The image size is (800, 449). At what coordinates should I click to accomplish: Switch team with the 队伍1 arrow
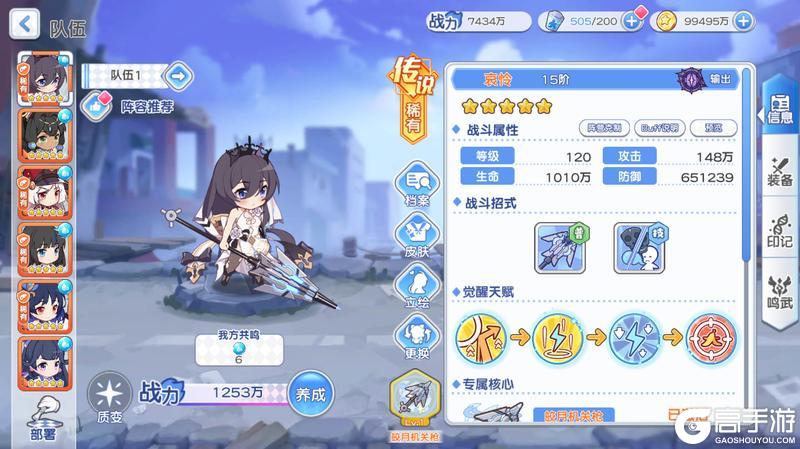point(177,74)
